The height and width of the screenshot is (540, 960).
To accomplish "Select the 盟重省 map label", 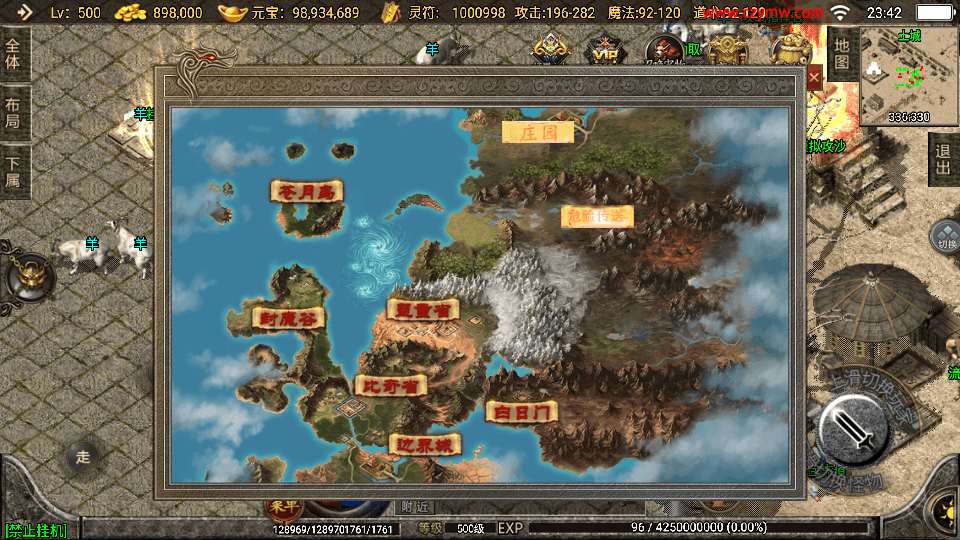I will coord(422,309).
